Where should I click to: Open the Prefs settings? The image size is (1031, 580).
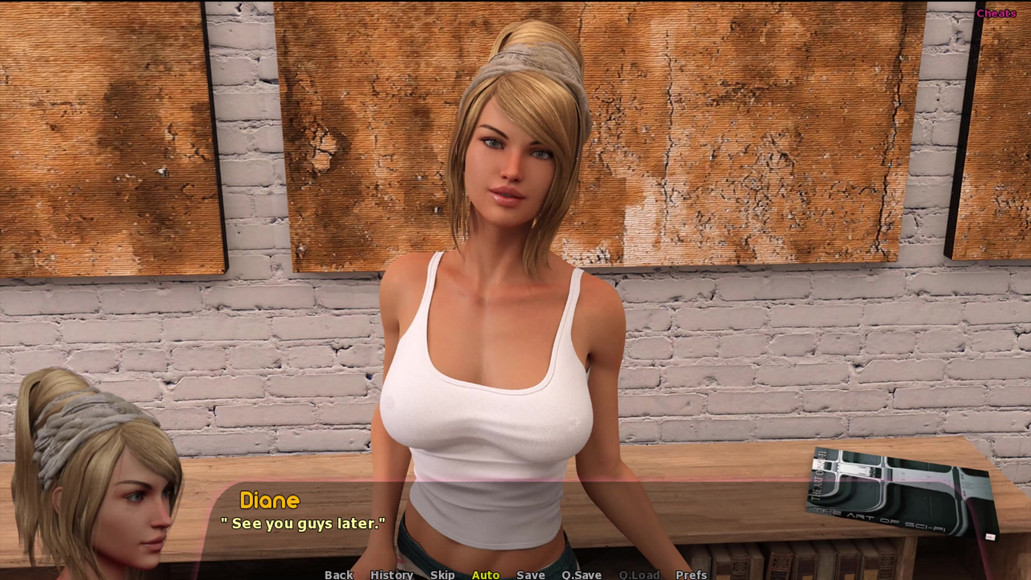[691, 574]
